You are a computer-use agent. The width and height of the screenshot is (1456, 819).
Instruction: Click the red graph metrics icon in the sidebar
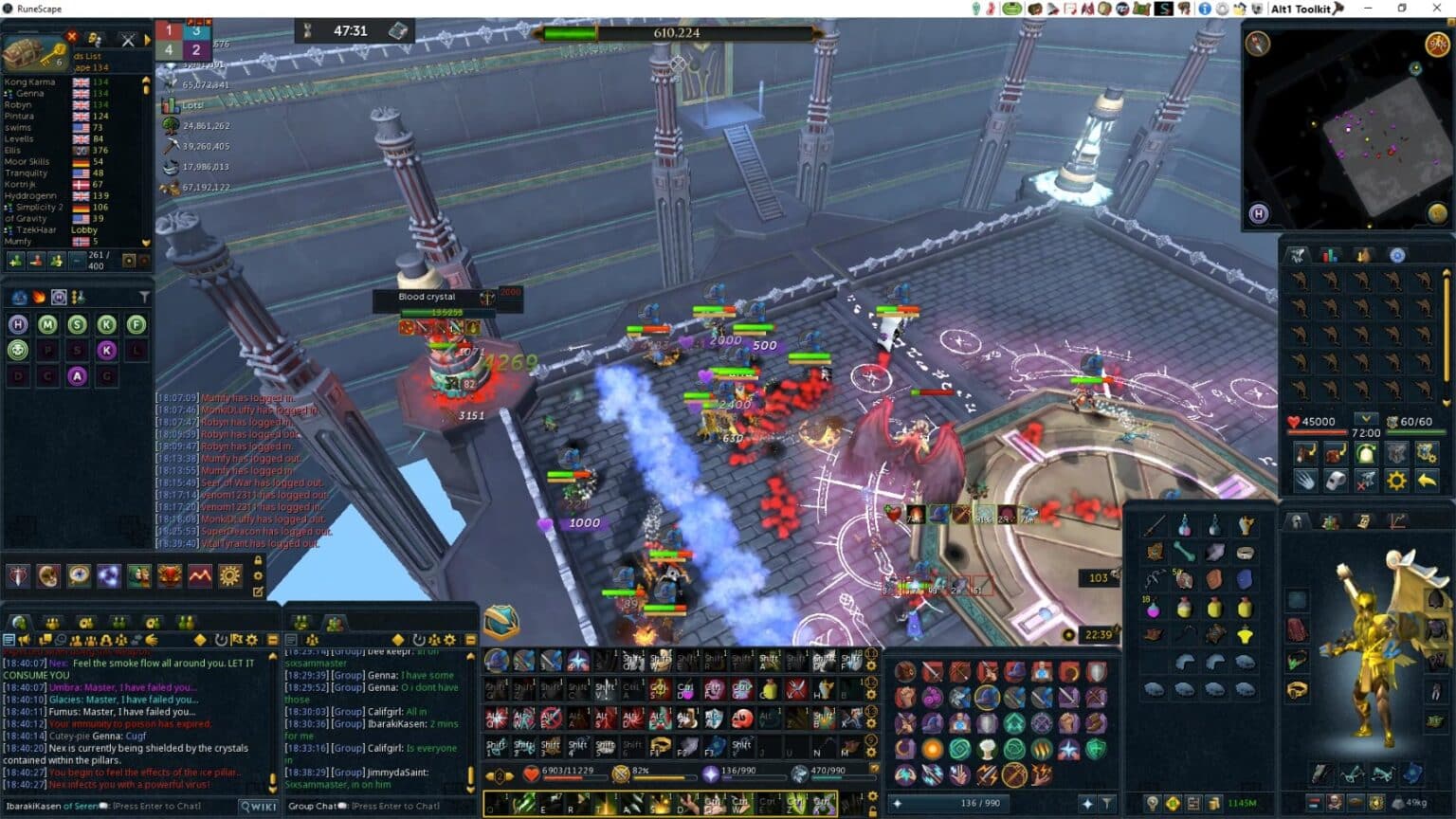point(200,576)
